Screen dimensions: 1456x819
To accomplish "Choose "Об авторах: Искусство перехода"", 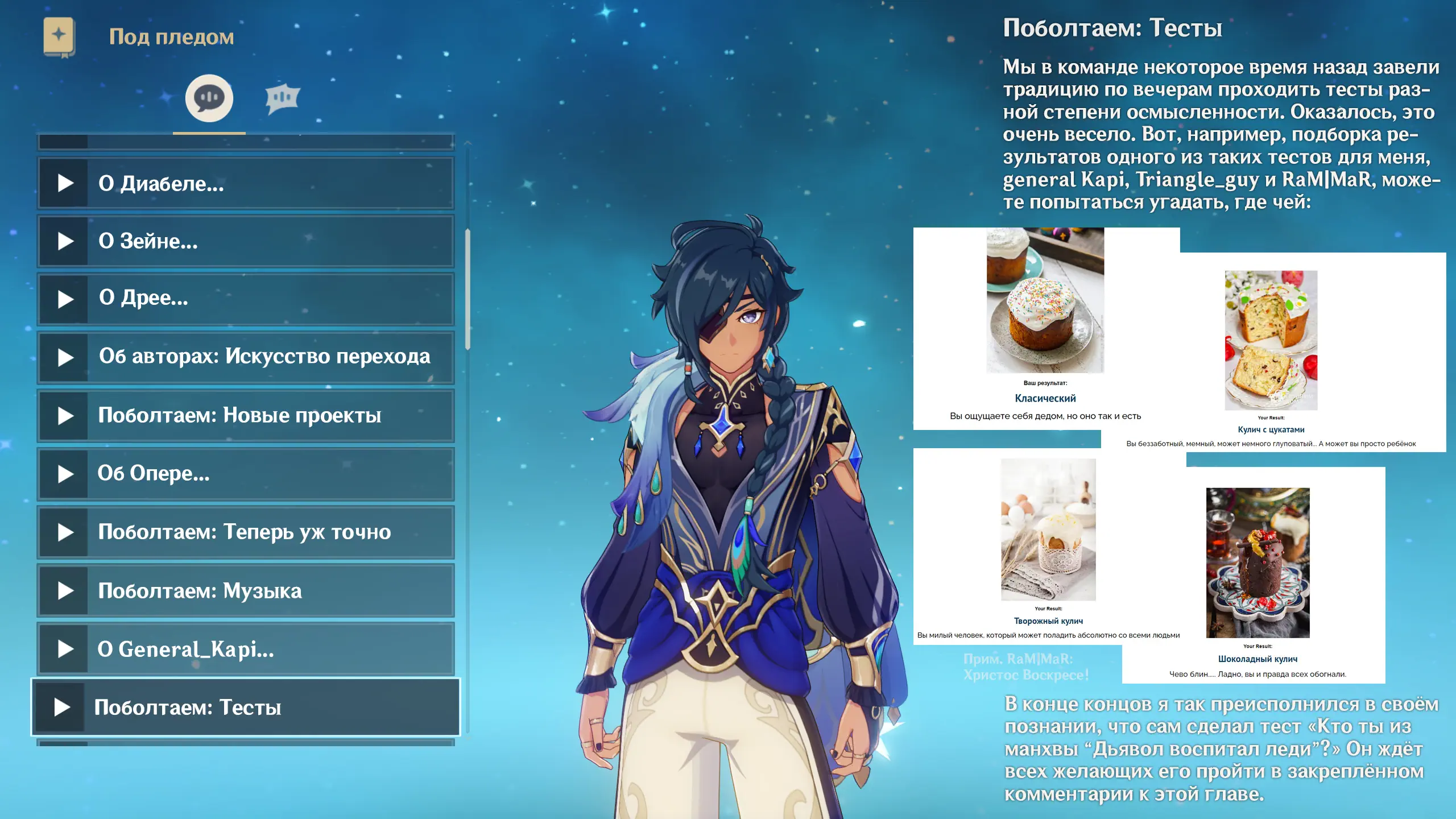I will tap(246, 357).
